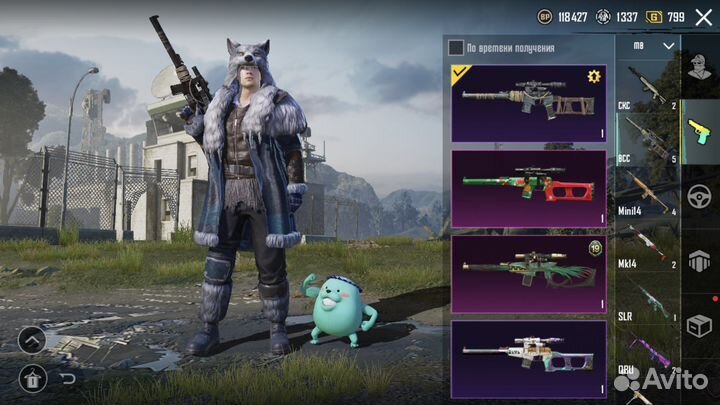This screenshot has height=405, width=720.
Task: Expand the up-arrow circular button
Action: [31, 340]
